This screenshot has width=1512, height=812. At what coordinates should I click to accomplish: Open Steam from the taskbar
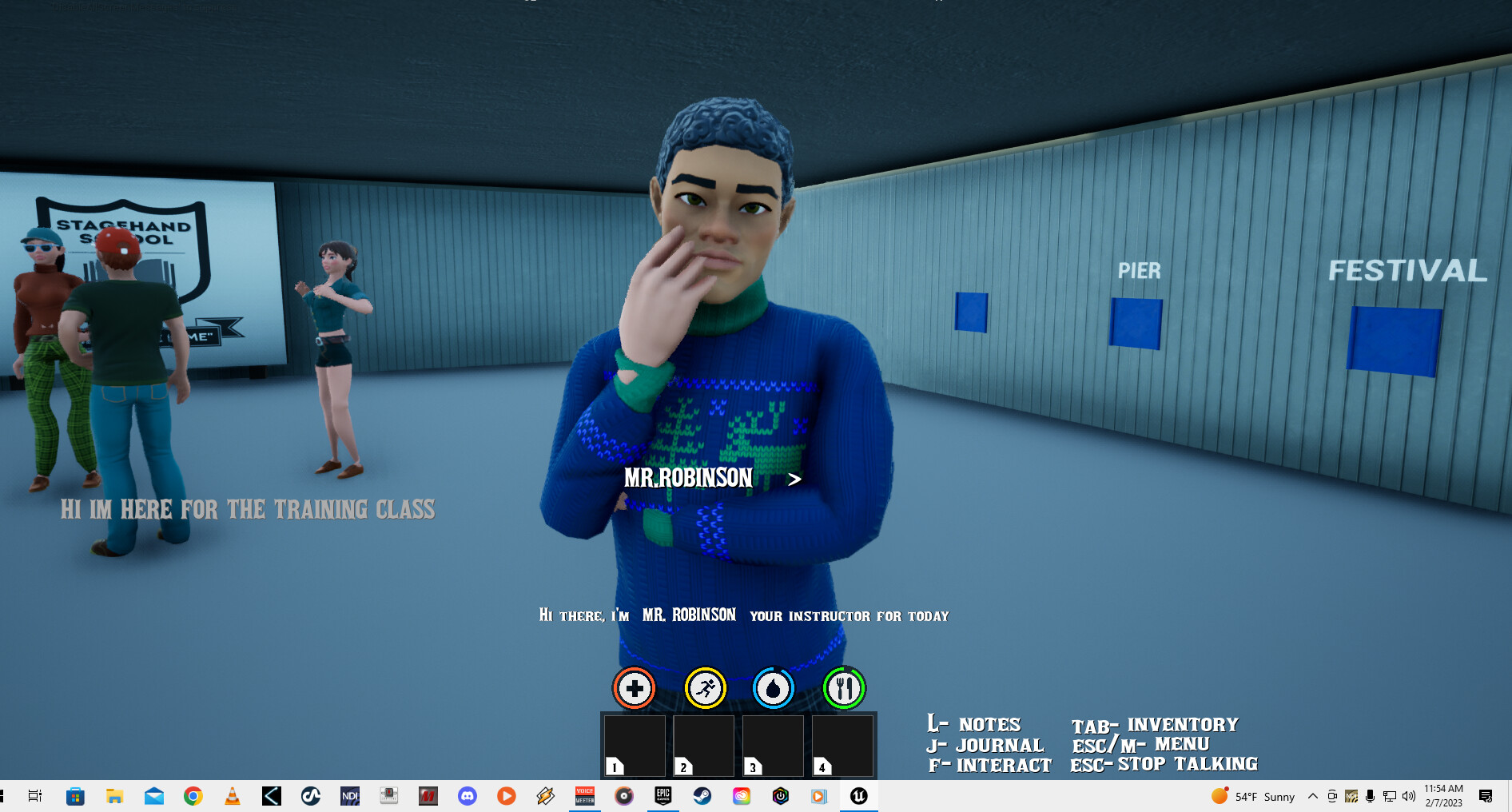coord(701,796)
